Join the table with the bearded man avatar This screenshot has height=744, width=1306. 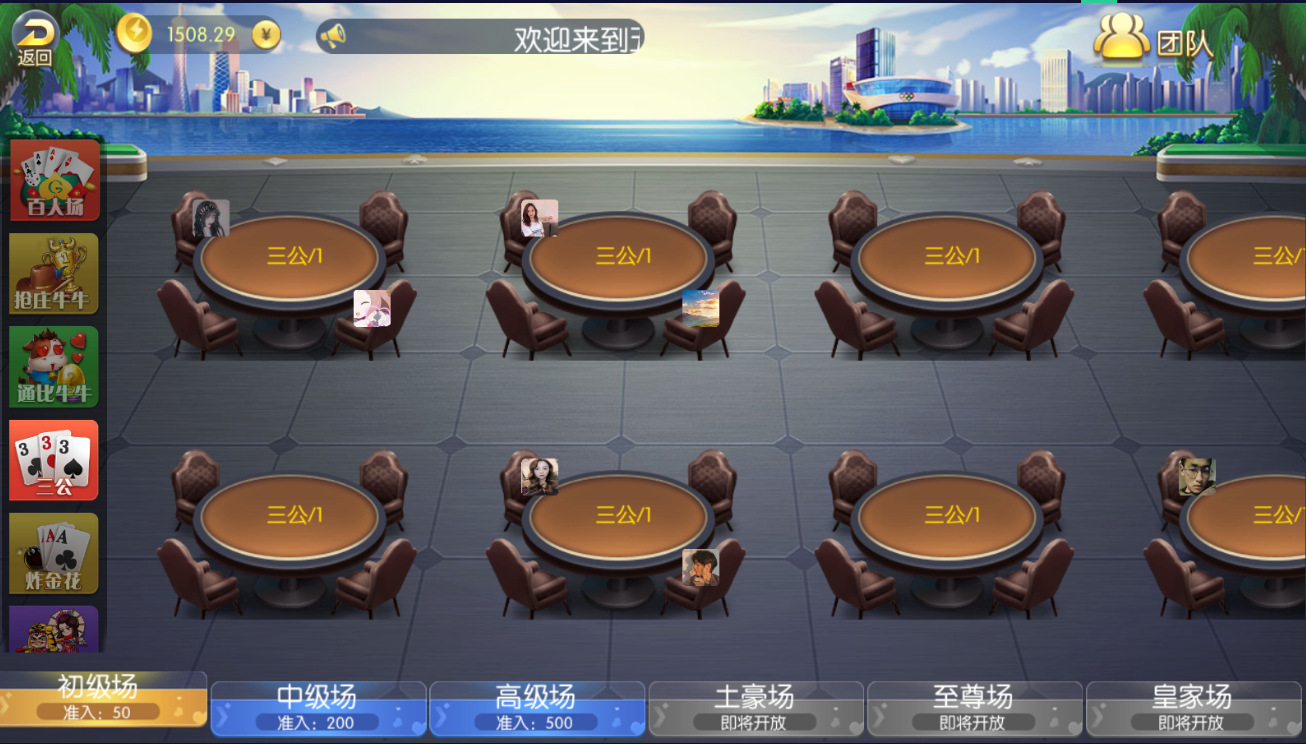(620, 517)
